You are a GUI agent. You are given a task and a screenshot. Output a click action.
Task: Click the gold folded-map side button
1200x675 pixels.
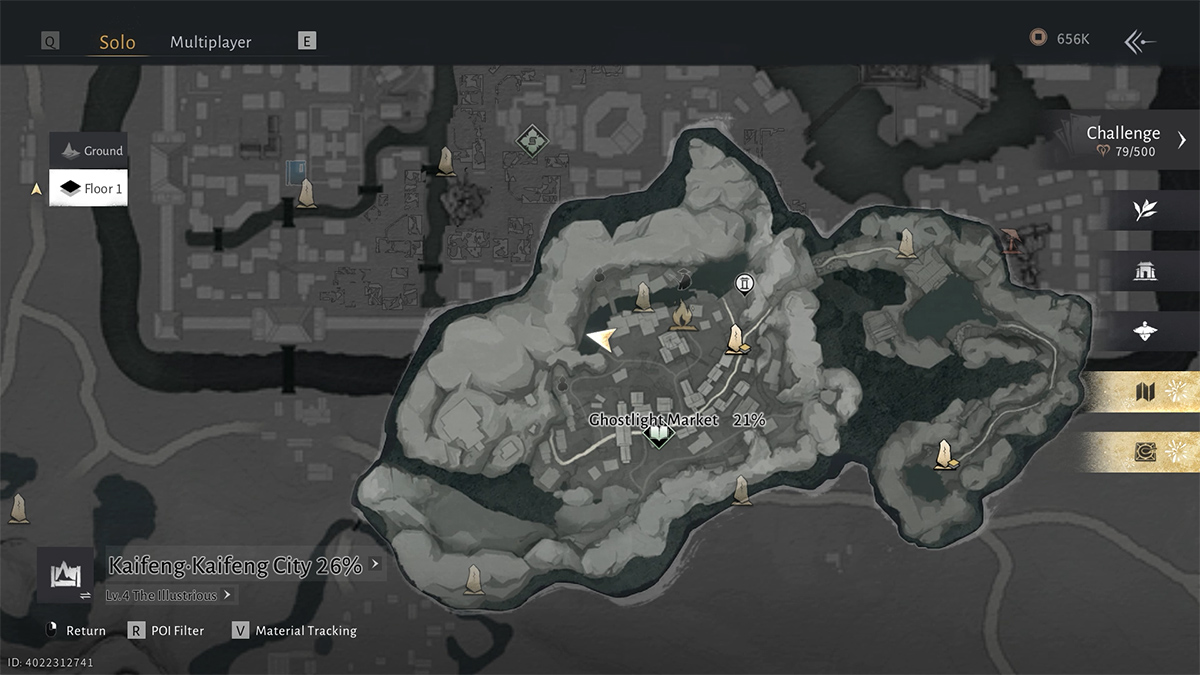[x=1146, y=392]
